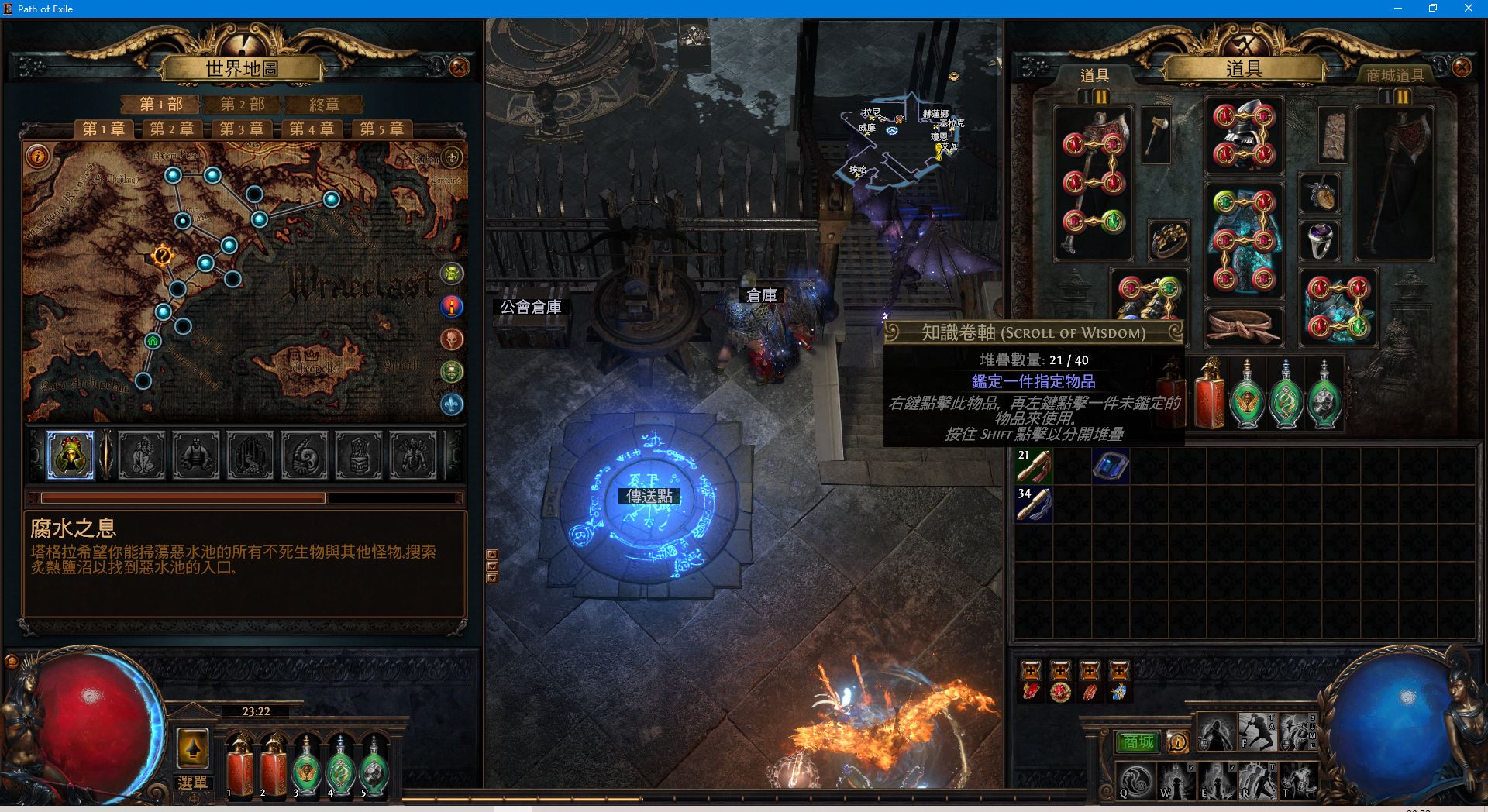Use the green flask in slot 3

307,769
